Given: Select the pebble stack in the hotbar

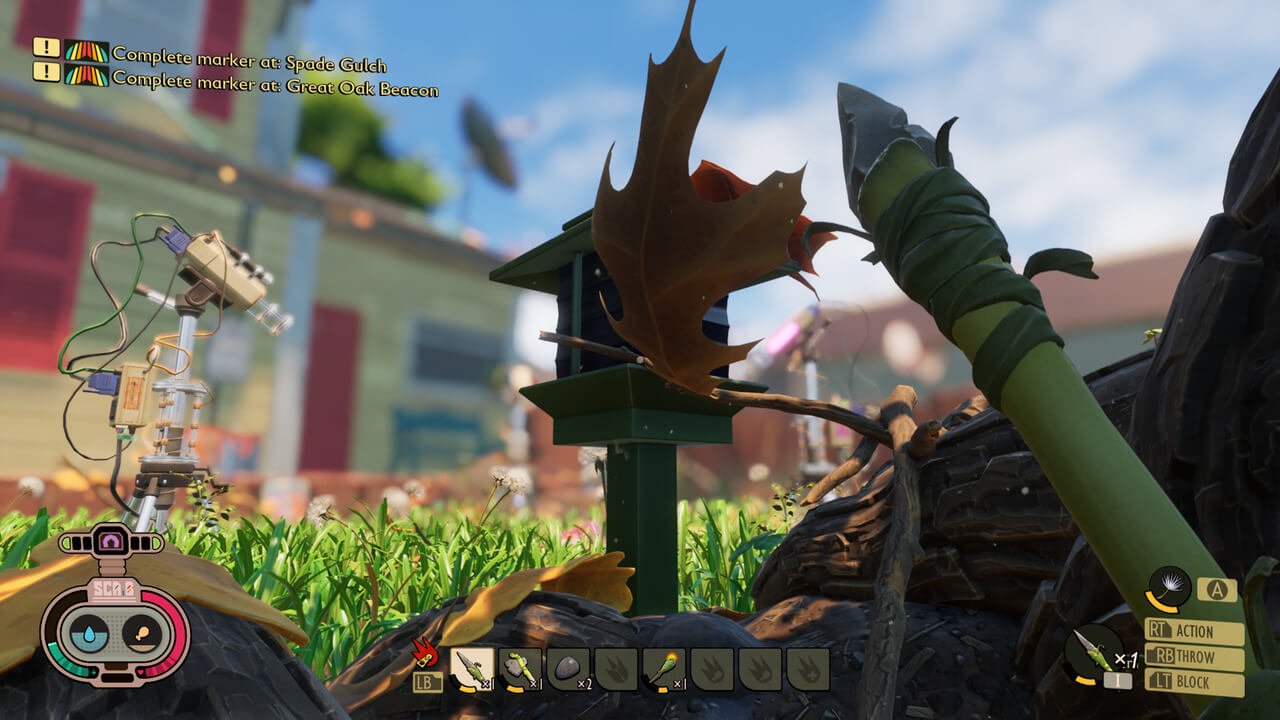Looking at the screenshot, I should pyautogui.click(x=568, y=668).
